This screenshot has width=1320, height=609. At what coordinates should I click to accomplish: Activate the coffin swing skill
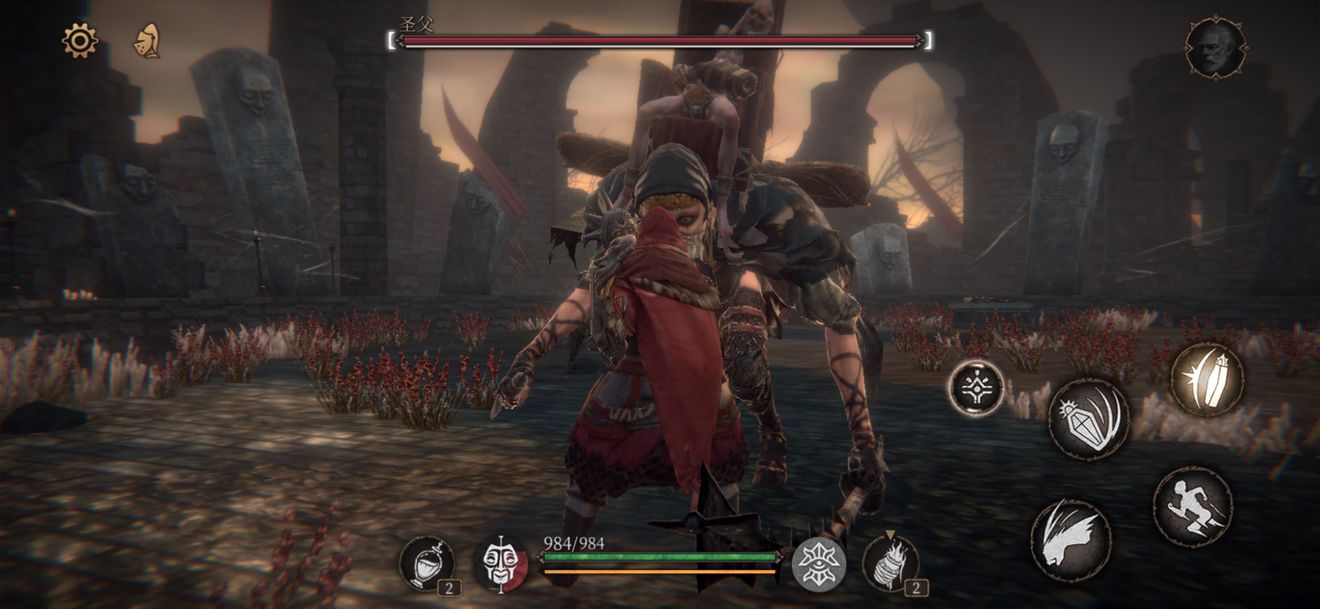[x=1088, y=418]
